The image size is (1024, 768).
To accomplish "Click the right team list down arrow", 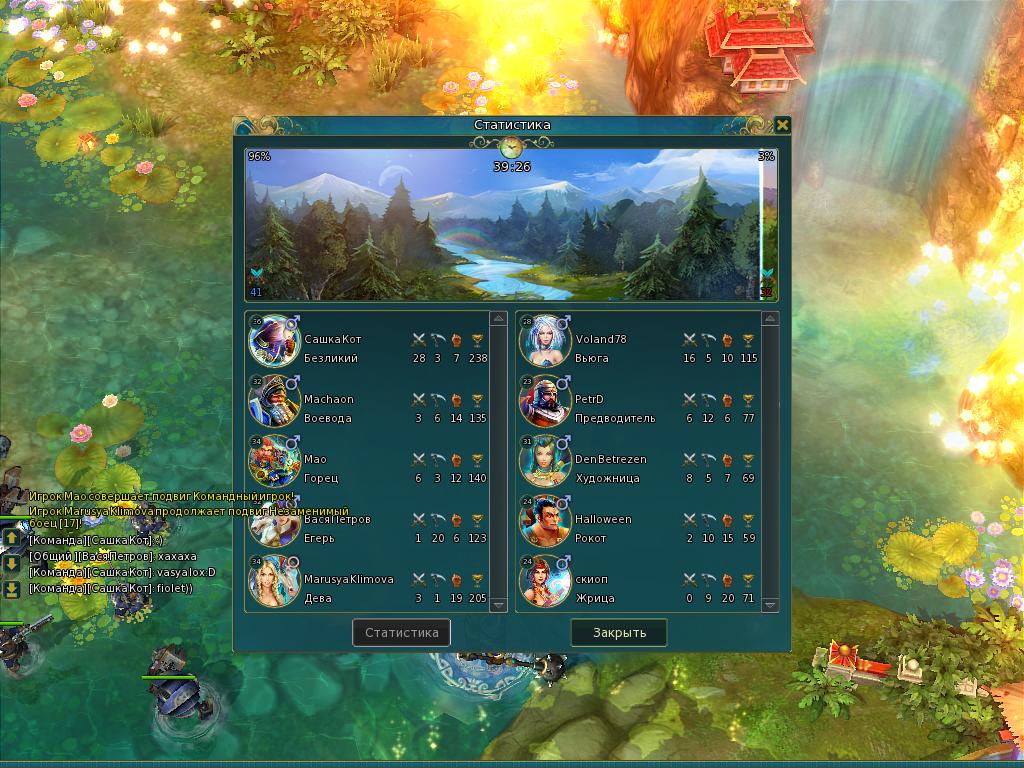I will pos(770,604).
